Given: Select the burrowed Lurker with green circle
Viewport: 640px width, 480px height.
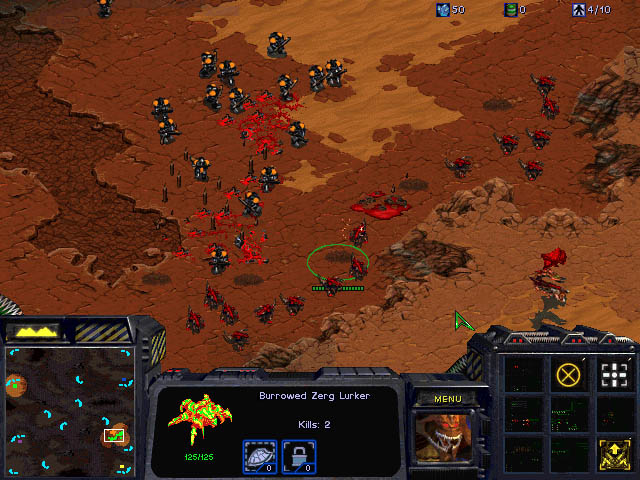Looking at the screenshot, I should 338,264.
